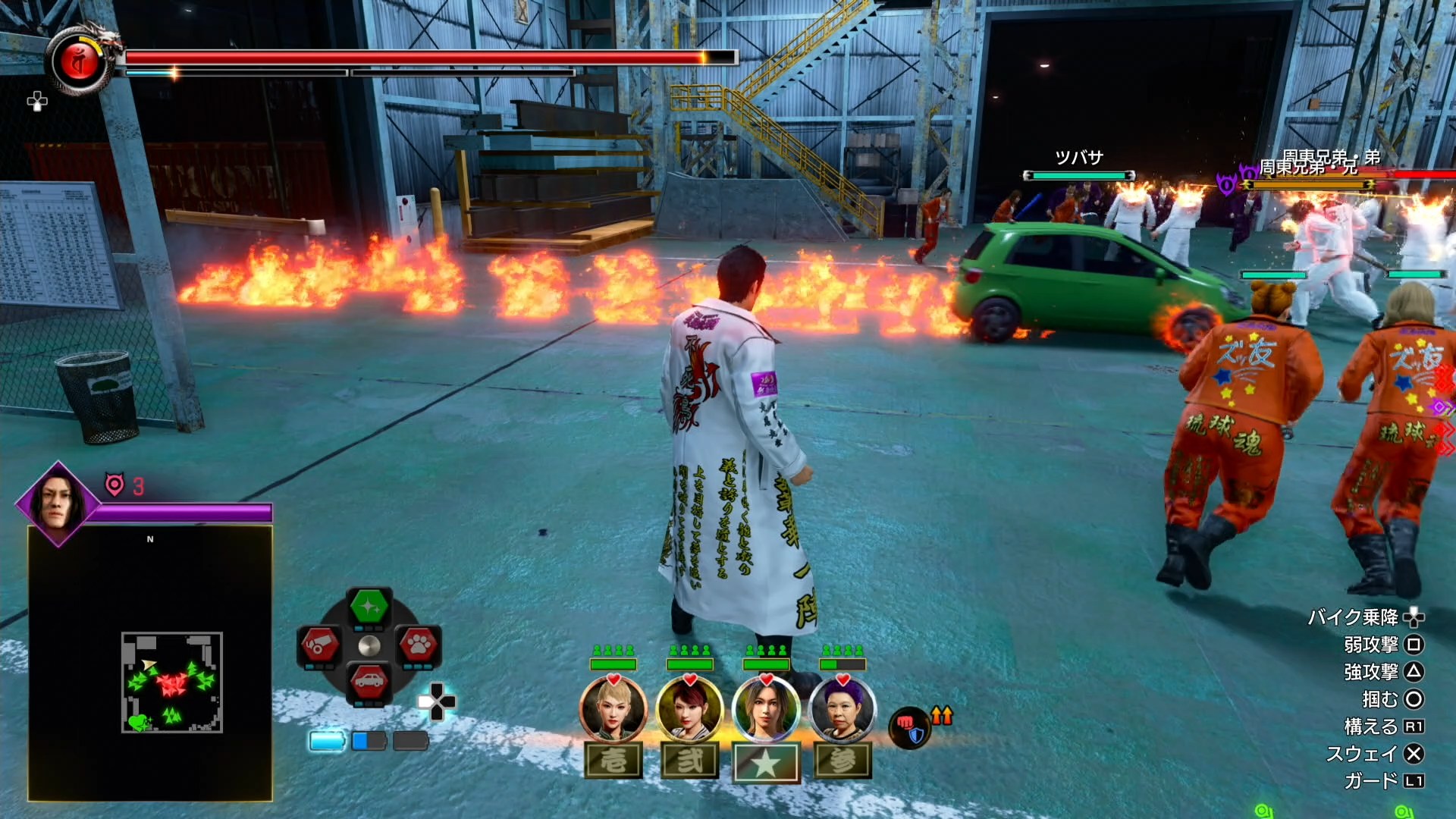
Task: Click the fist and shield buff icon
Action: (x=910, y=727)
